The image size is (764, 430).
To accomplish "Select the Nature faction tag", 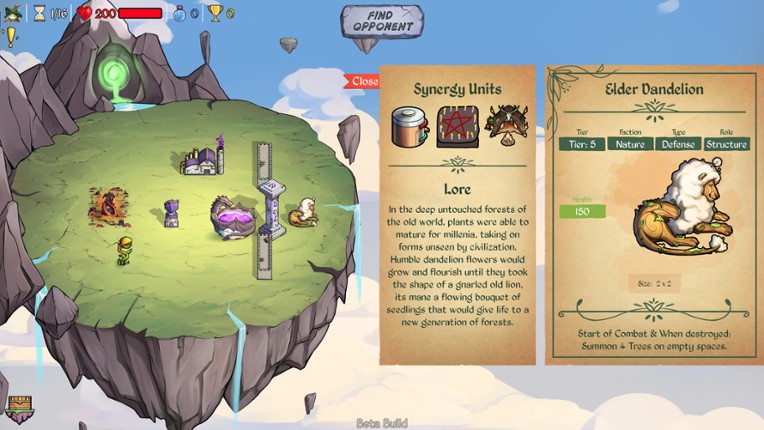I will (630, 144).
